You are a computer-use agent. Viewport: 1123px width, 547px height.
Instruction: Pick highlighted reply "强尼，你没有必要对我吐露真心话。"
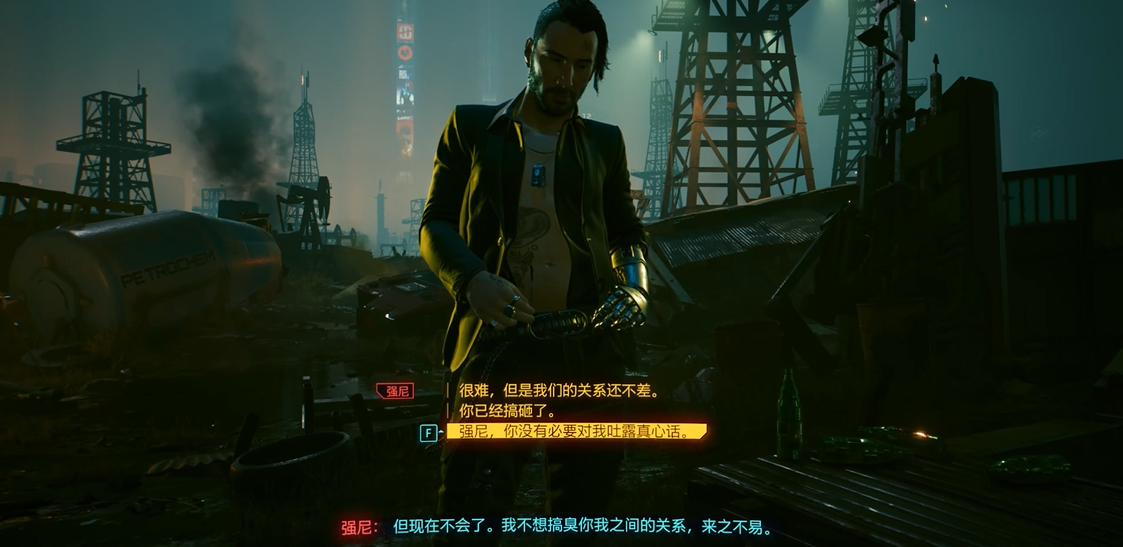[575, 432]
